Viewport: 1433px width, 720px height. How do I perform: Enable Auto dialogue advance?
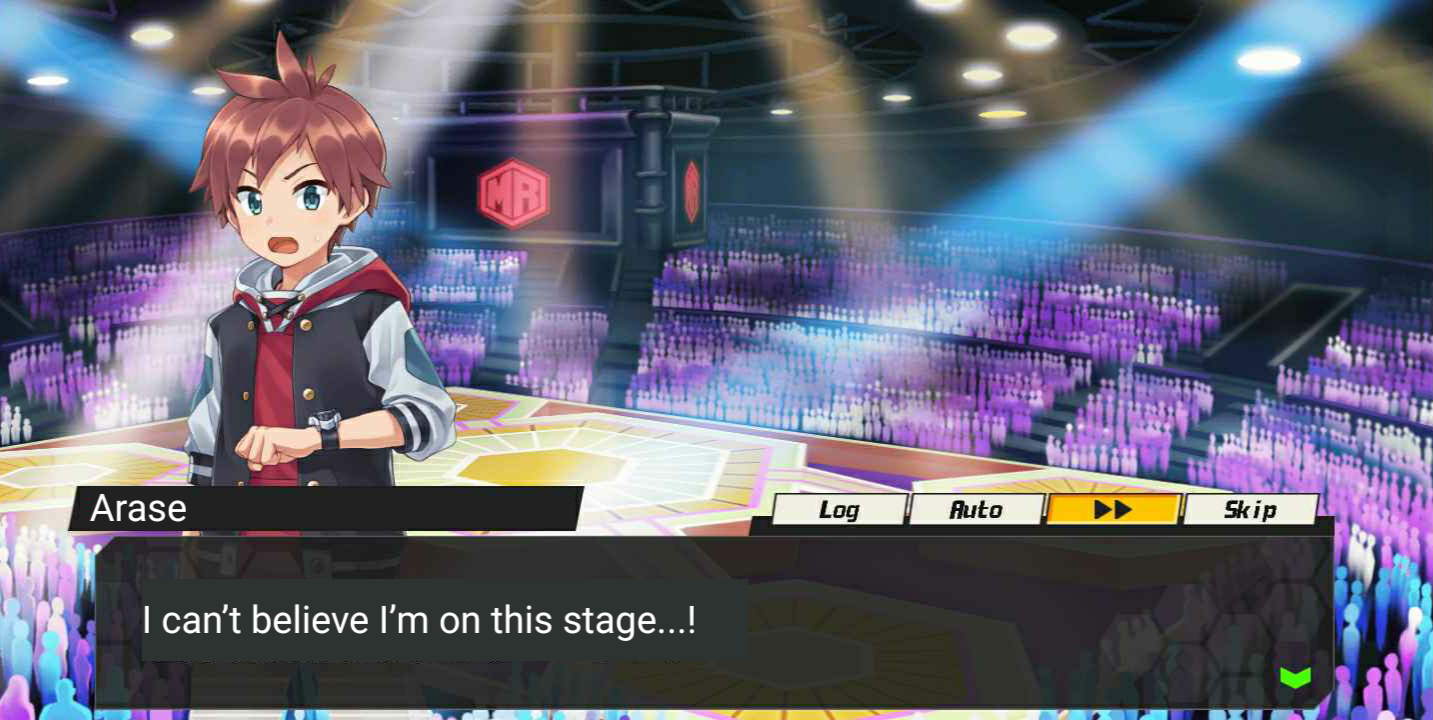tap(976, 510)
